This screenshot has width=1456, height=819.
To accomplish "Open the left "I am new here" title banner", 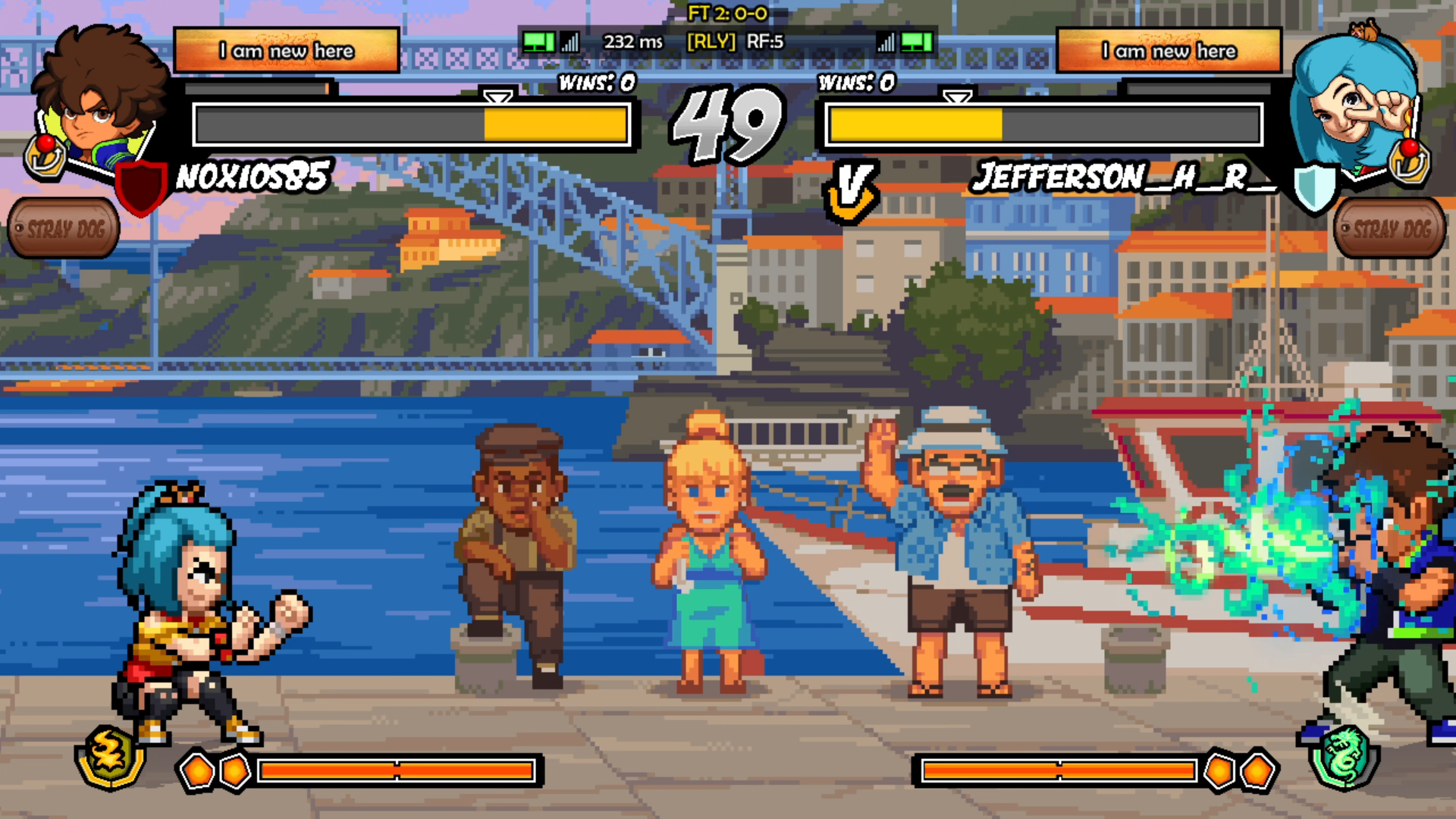I will point(287,51).
